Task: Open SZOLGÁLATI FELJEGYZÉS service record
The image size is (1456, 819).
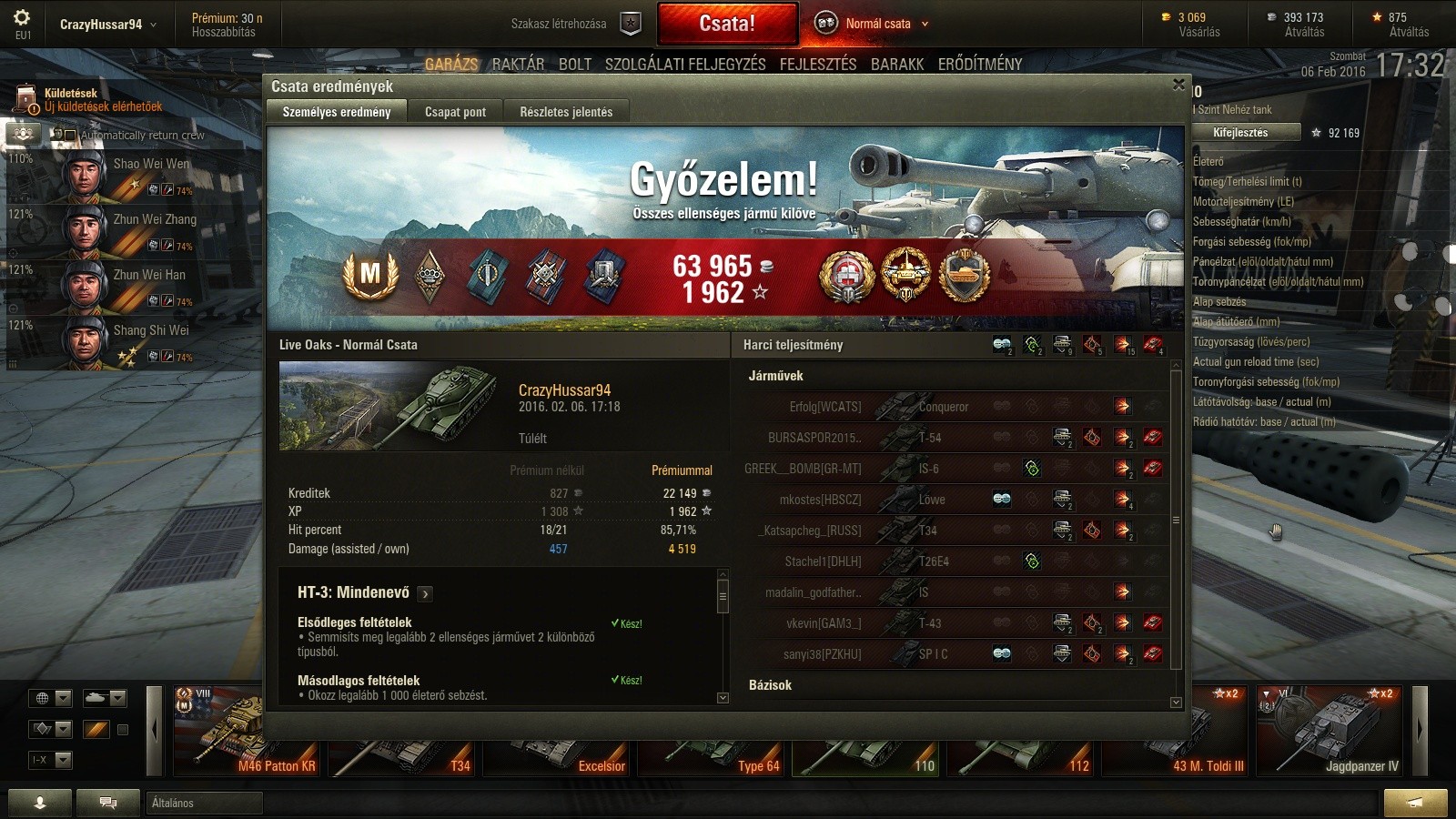Action: (685, 64)
